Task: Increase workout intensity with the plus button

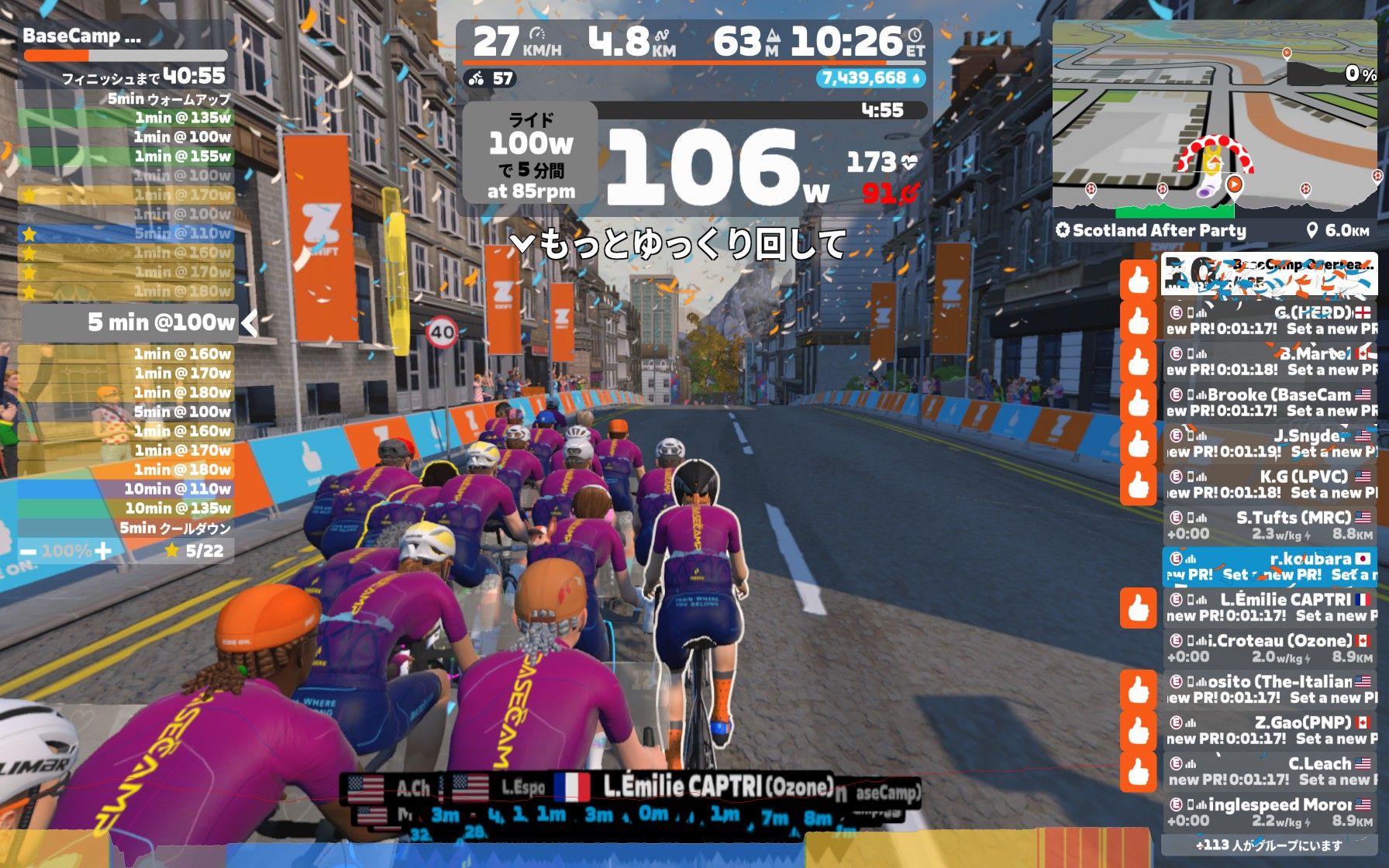Action: [103, 551]
